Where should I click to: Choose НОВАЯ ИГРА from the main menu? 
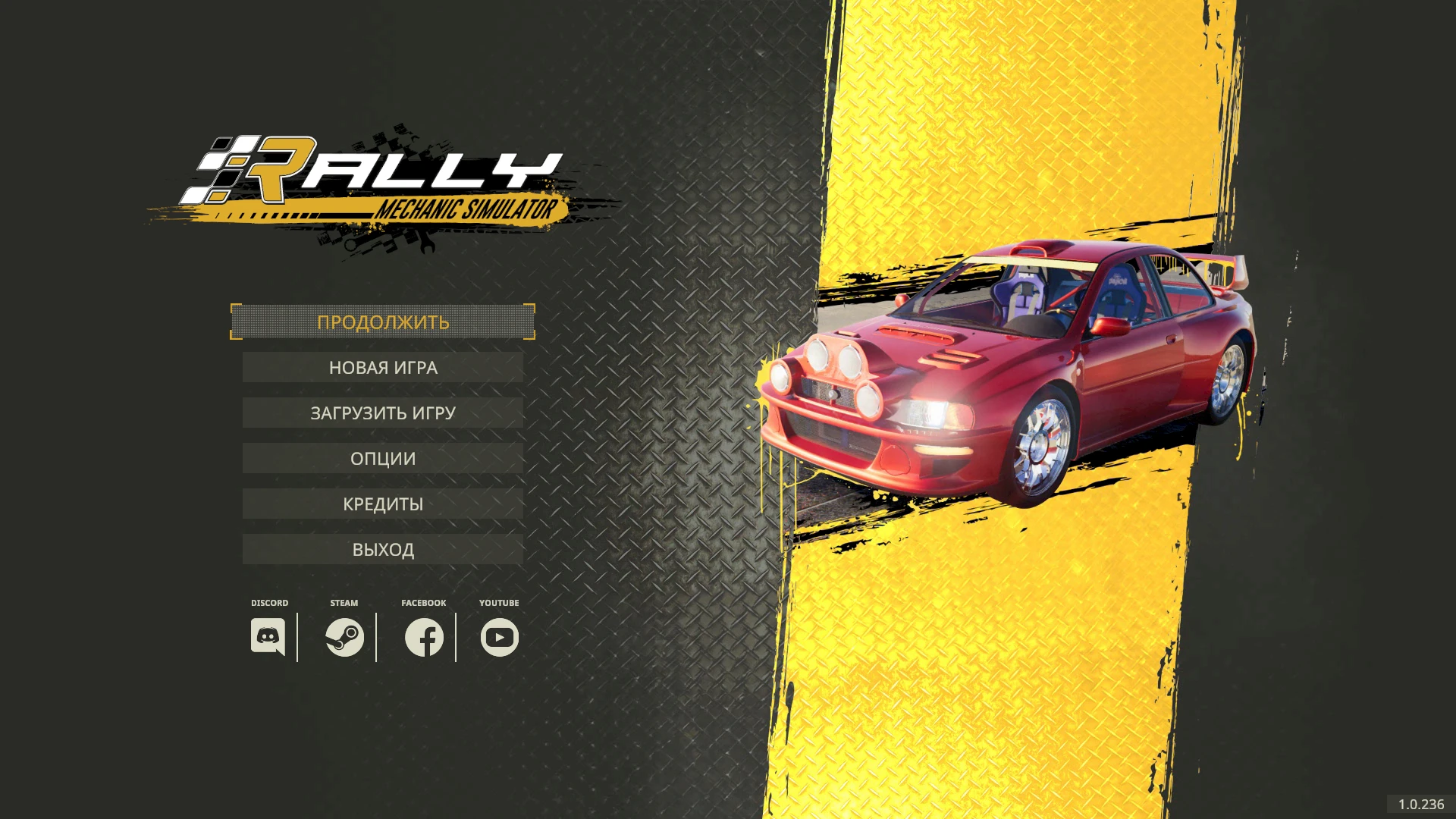coord(382,367)
